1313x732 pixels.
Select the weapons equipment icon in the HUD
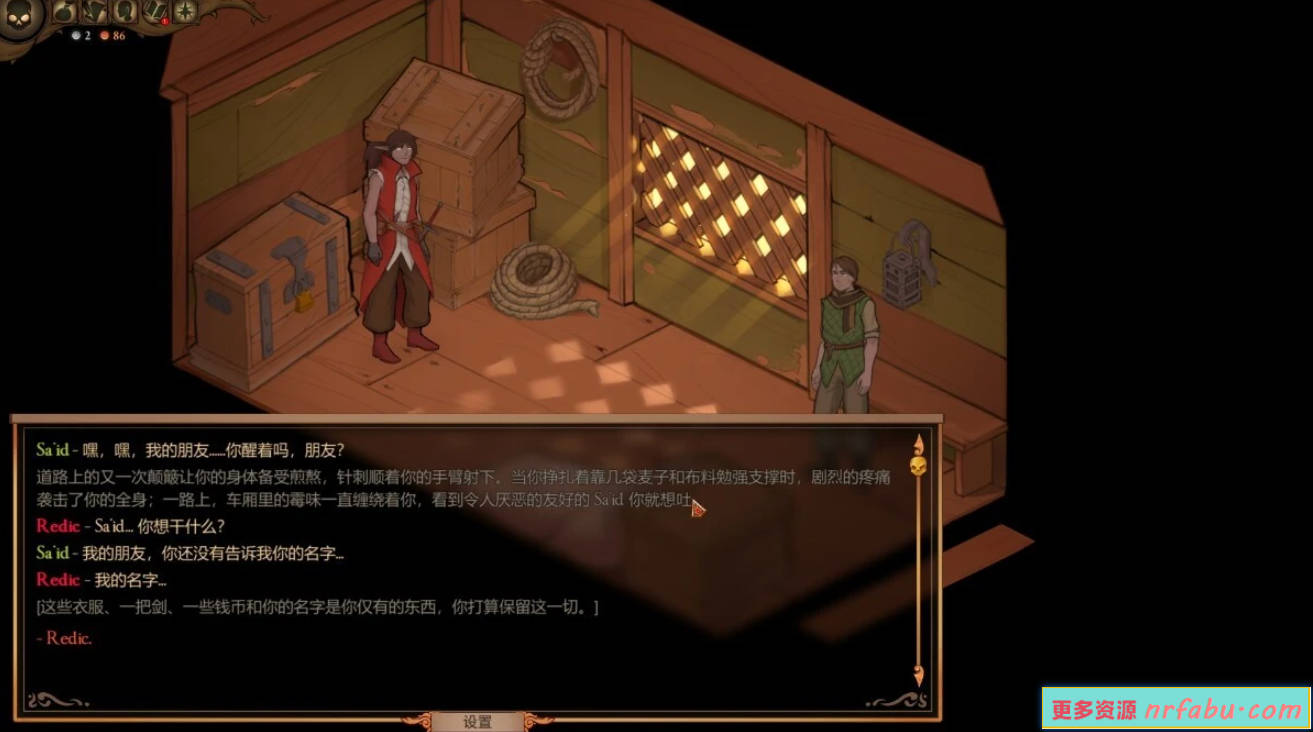94,11
